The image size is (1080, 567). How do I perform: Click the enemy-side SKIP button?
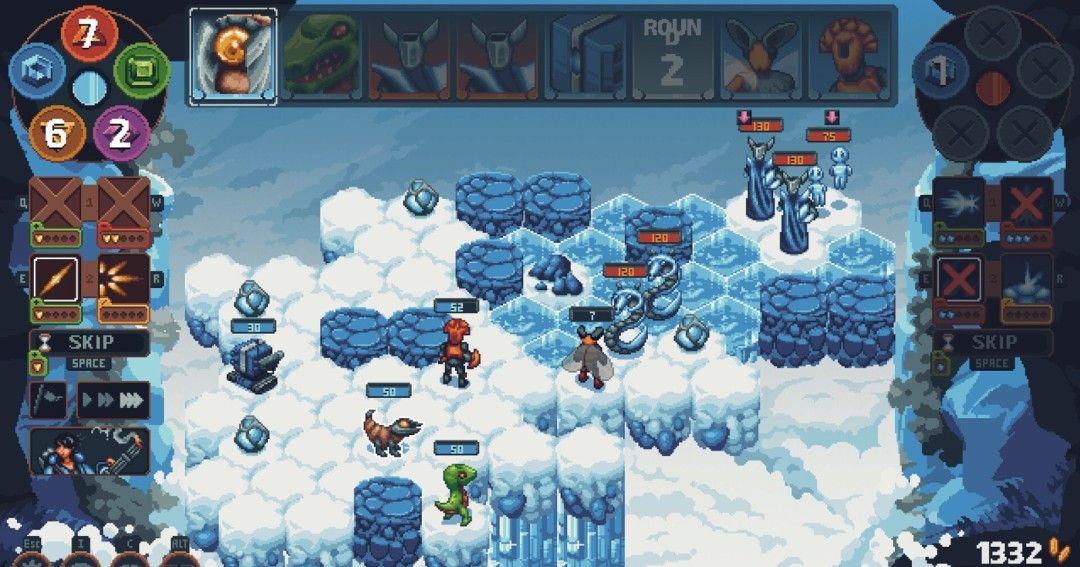pyautogui.click(x=994, y=342)
